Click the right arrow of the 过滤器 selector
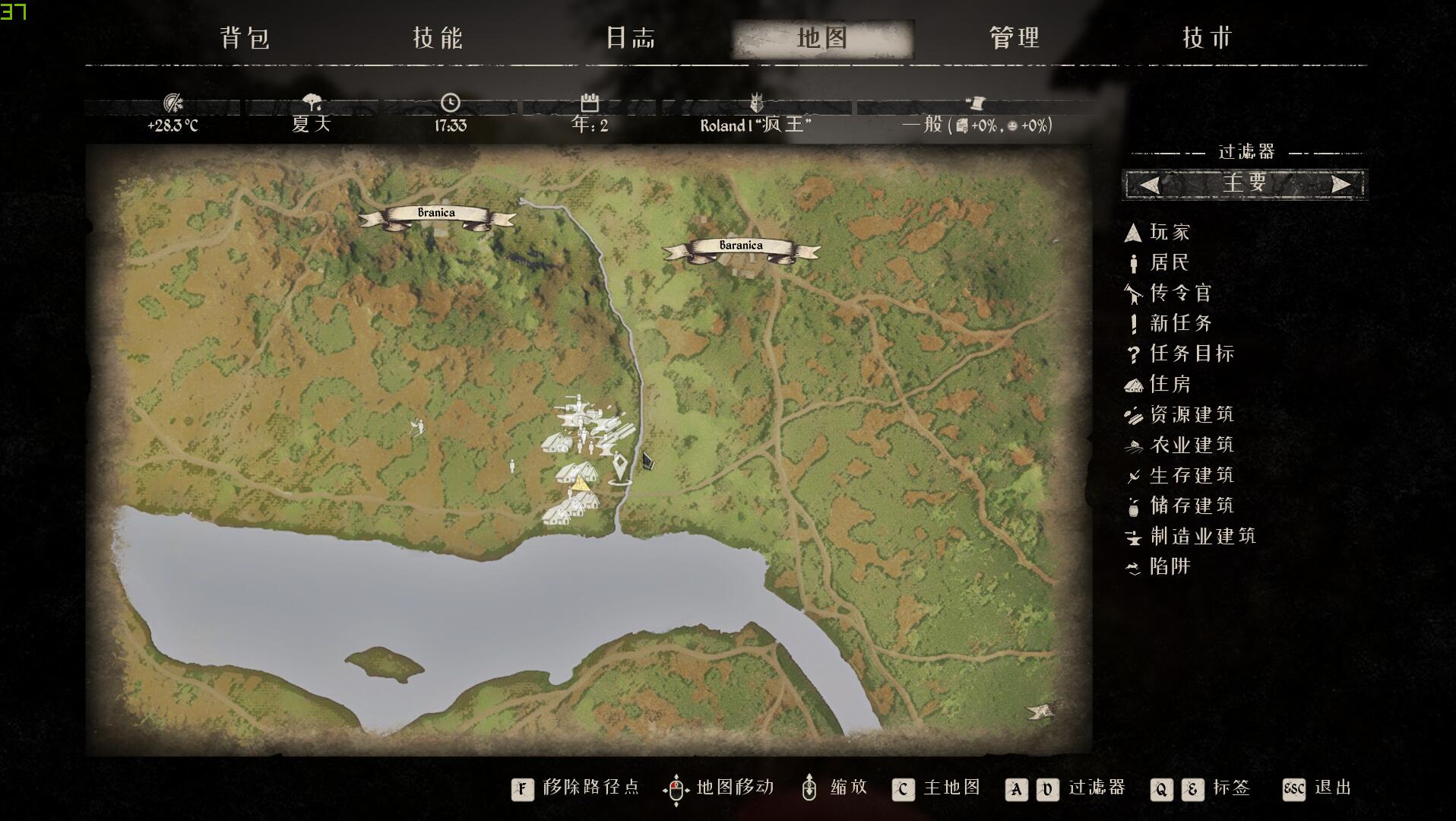The width and height of the screenshot is (1456, 821). click(1340, 185)
